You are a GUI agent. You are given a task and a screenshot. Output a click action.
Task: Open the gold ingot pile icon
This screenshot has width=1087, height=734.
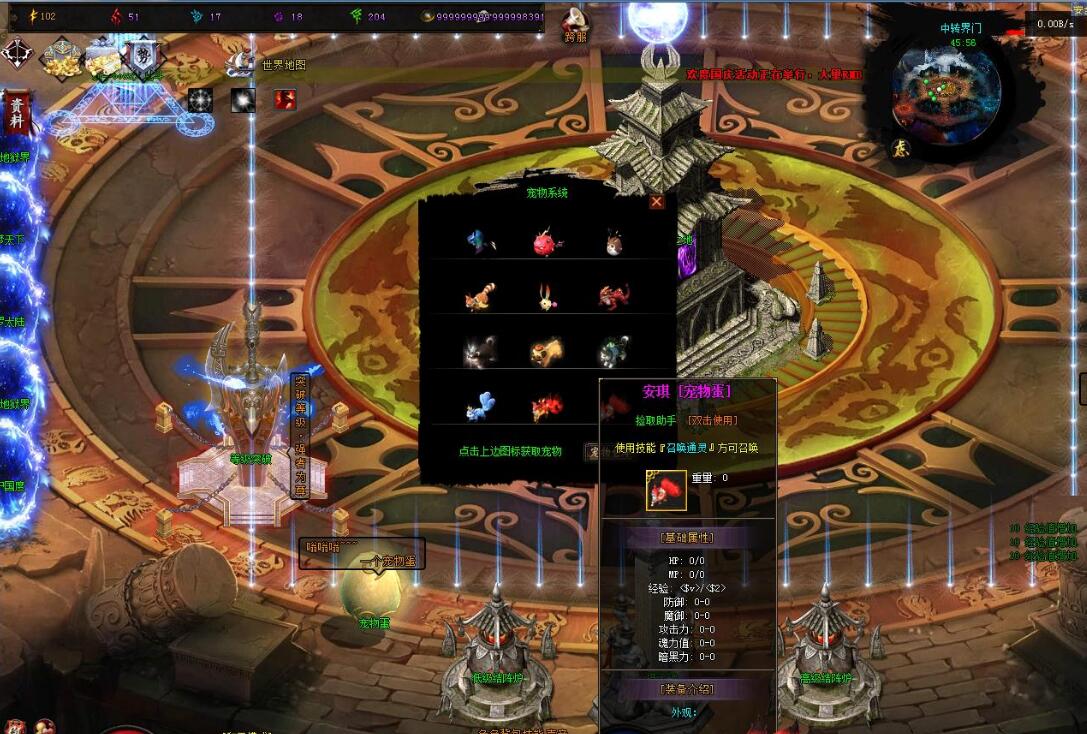click(x=61, y=58)
